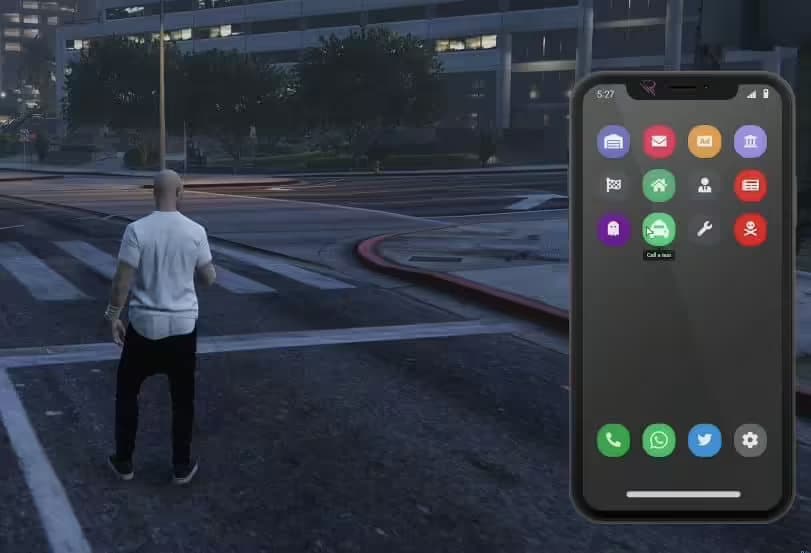Open the checkered racing flag app
This screenshot has height=553, width=811.
pyautogui.click(x=613, y=185)
